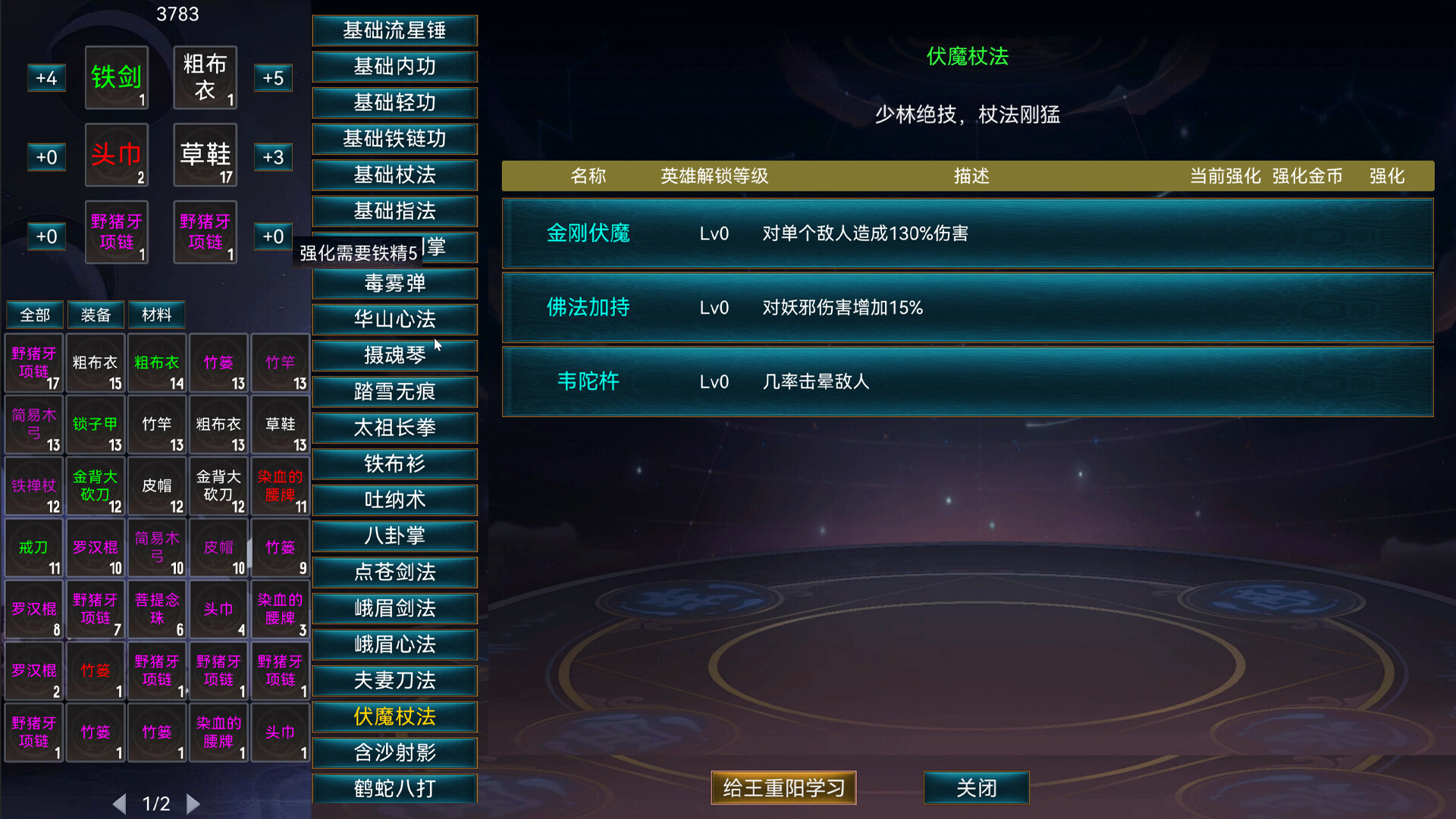
Task: Click the +4 enhance button next to 铁剑
Action: pos(46,78)
